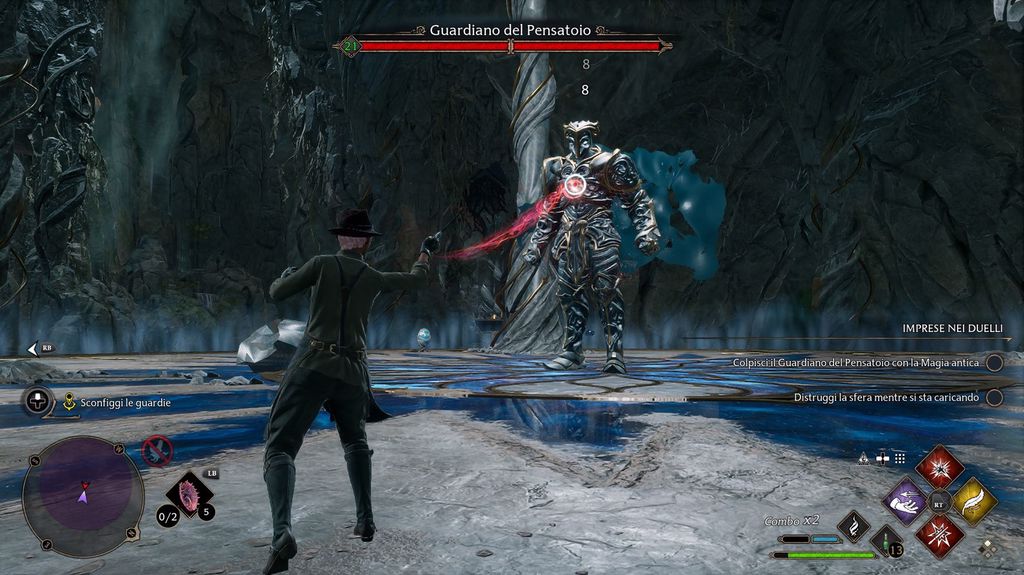This screenshot has width=1024, height=575.
Task: Click the spell set selector diamonds
Action: tap(988, 548)
